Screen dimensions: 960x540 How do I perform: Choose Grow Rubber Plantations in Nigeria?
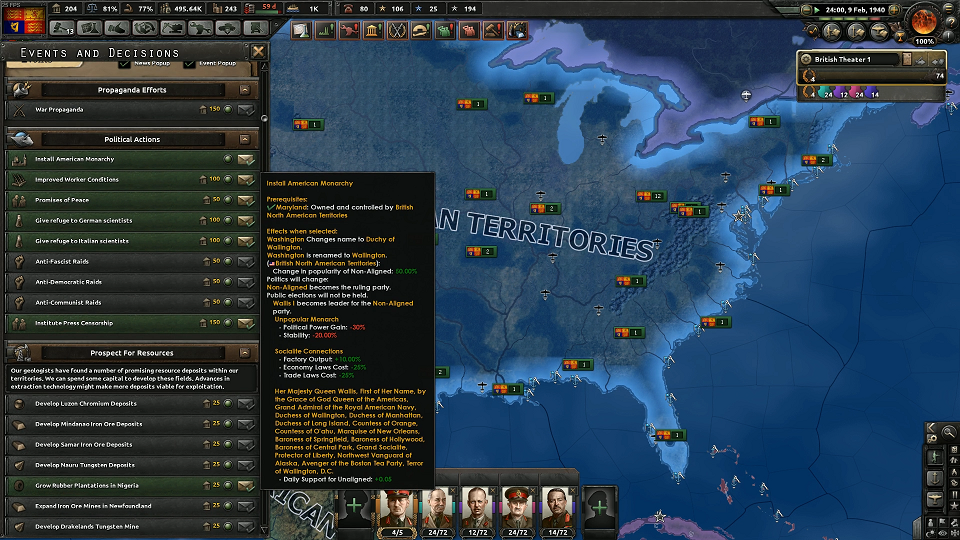point(245,486)
